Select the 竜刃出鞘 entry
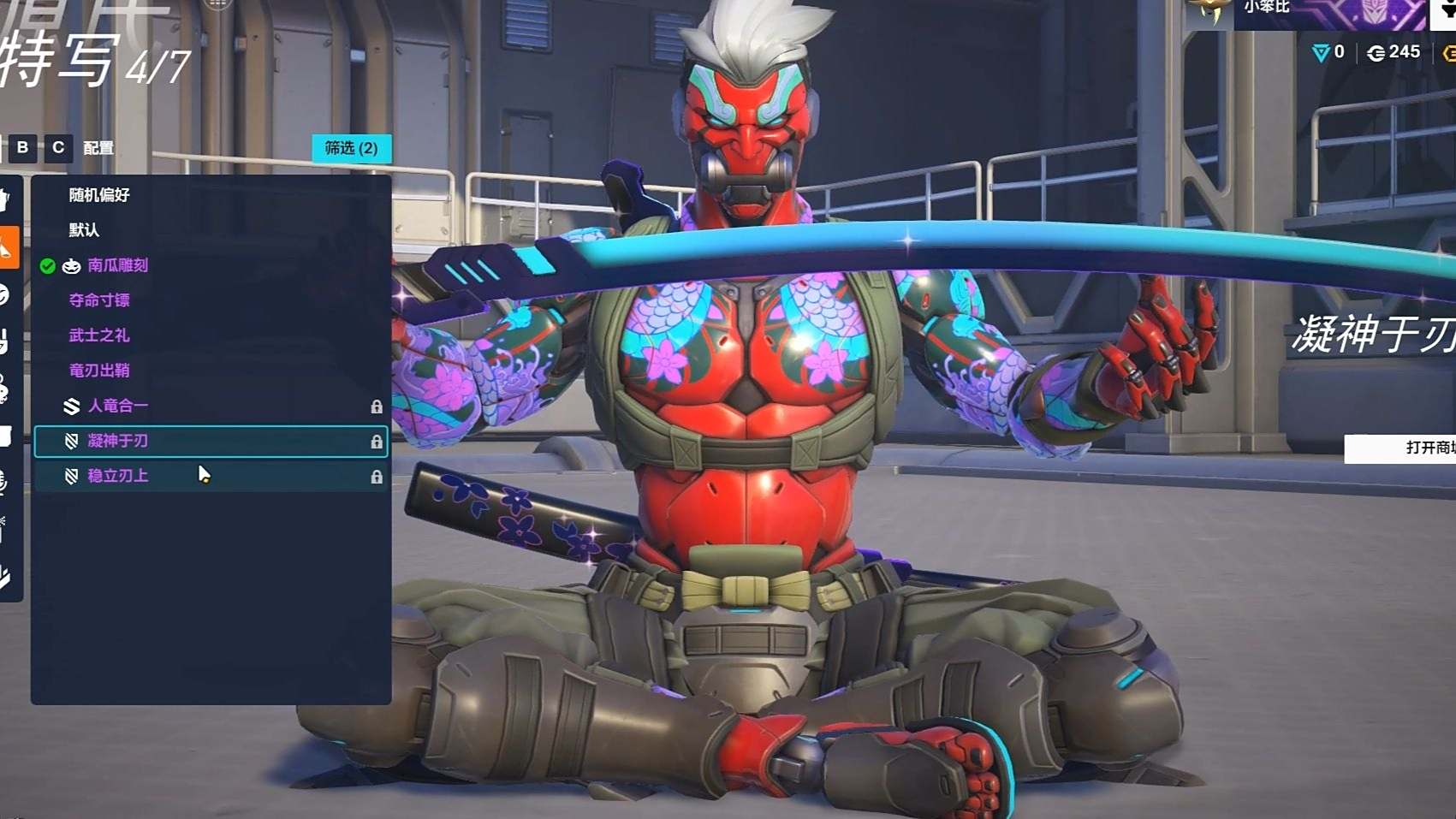 tap(99, 371)
